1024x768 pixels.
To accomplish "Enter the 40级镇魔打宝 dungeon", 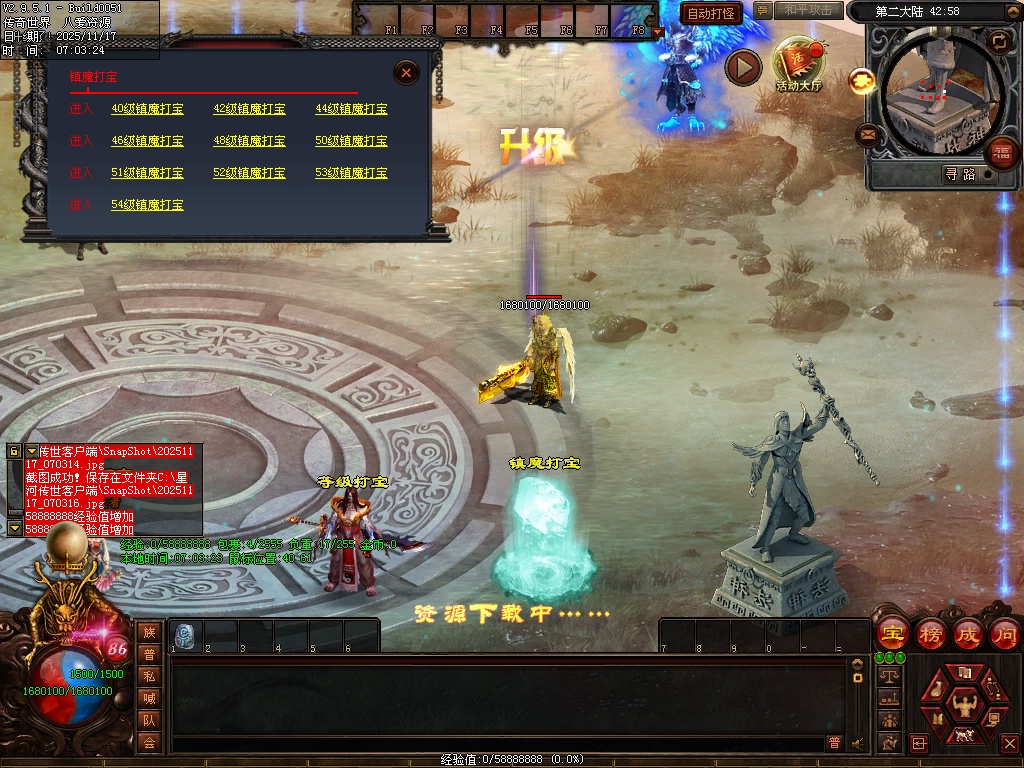I will point(147,109).
